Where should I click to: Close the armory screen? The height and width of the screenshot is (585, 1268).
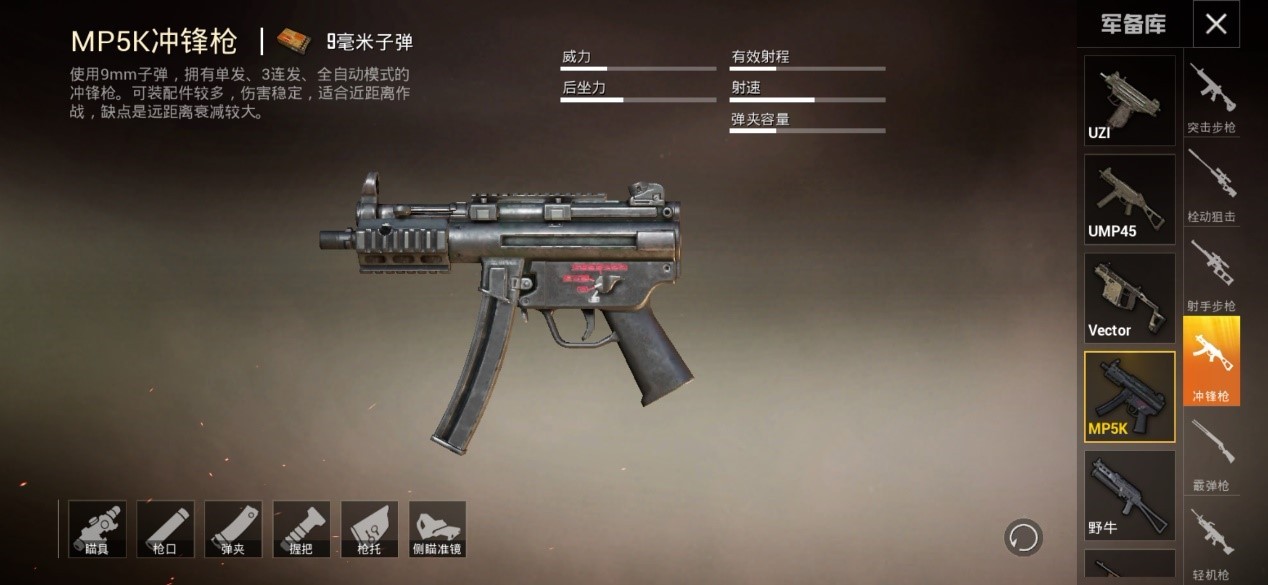coord(1216,24)
